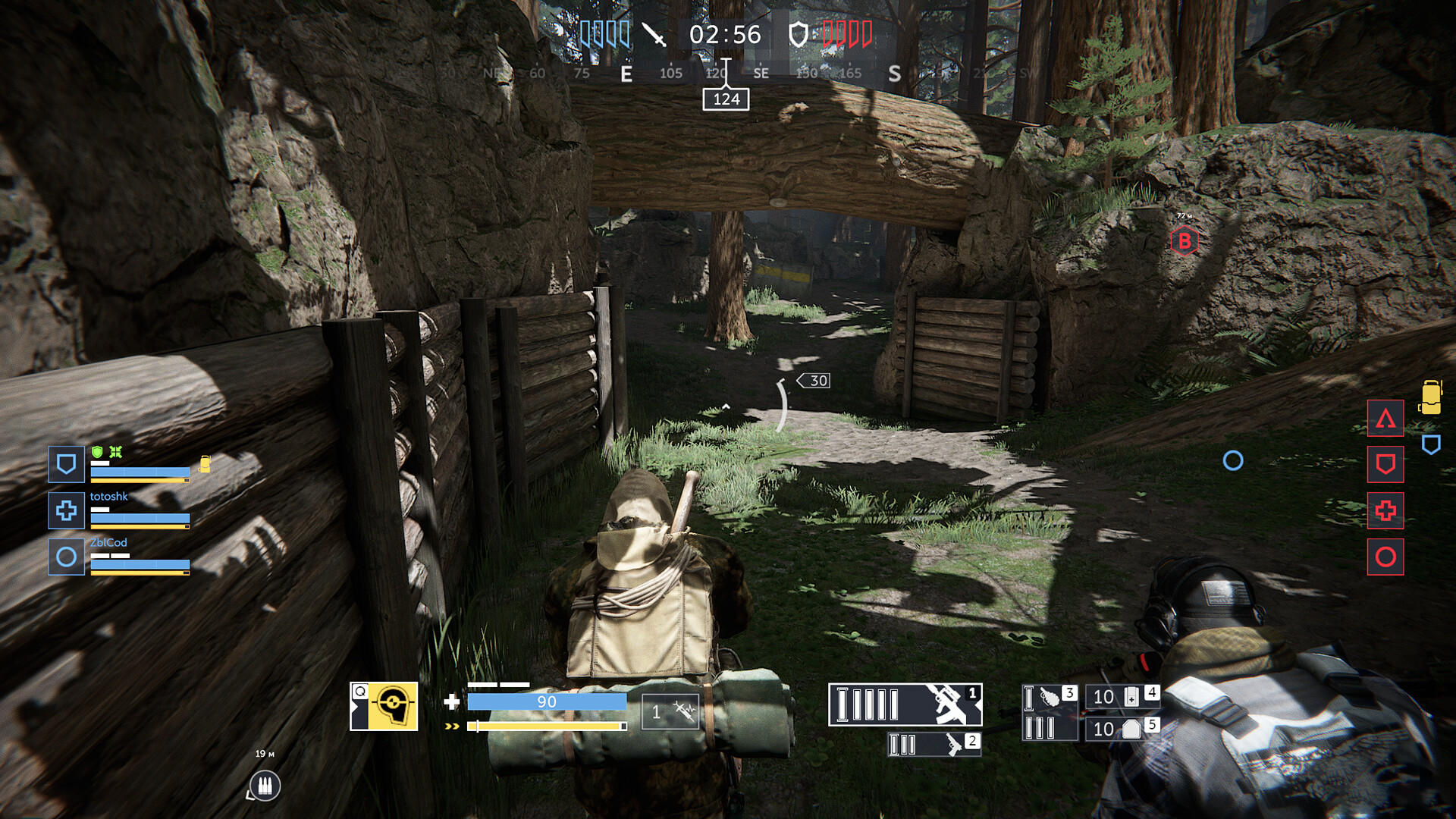The width and height of the screenshot is (1456, 819).
Task: Expand ZblCod's squad status entry
Action: tap(66, 557)
